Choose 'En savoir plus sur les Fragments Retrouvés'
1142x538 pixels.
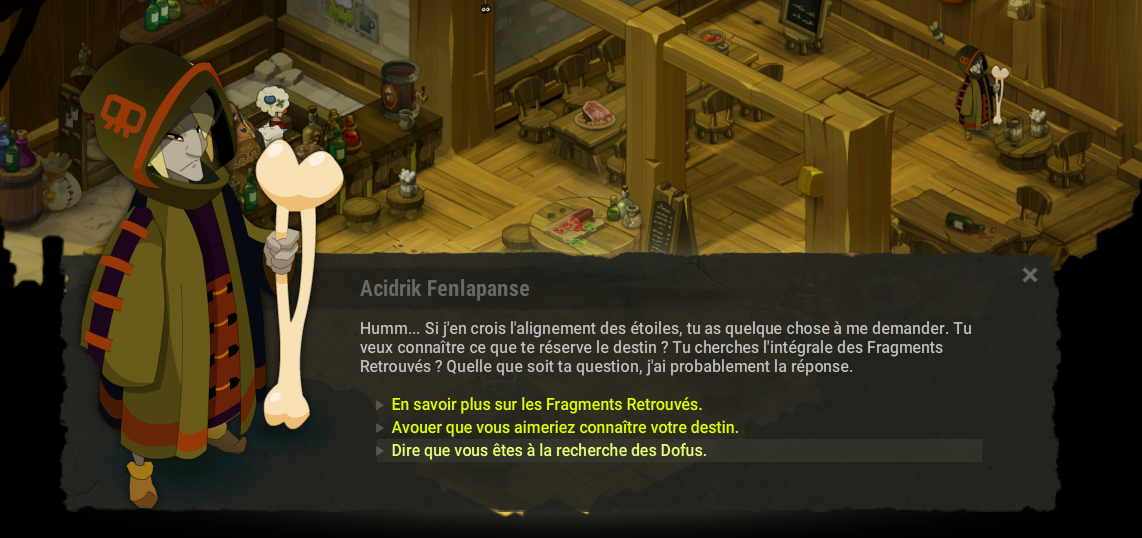[546, 405]
